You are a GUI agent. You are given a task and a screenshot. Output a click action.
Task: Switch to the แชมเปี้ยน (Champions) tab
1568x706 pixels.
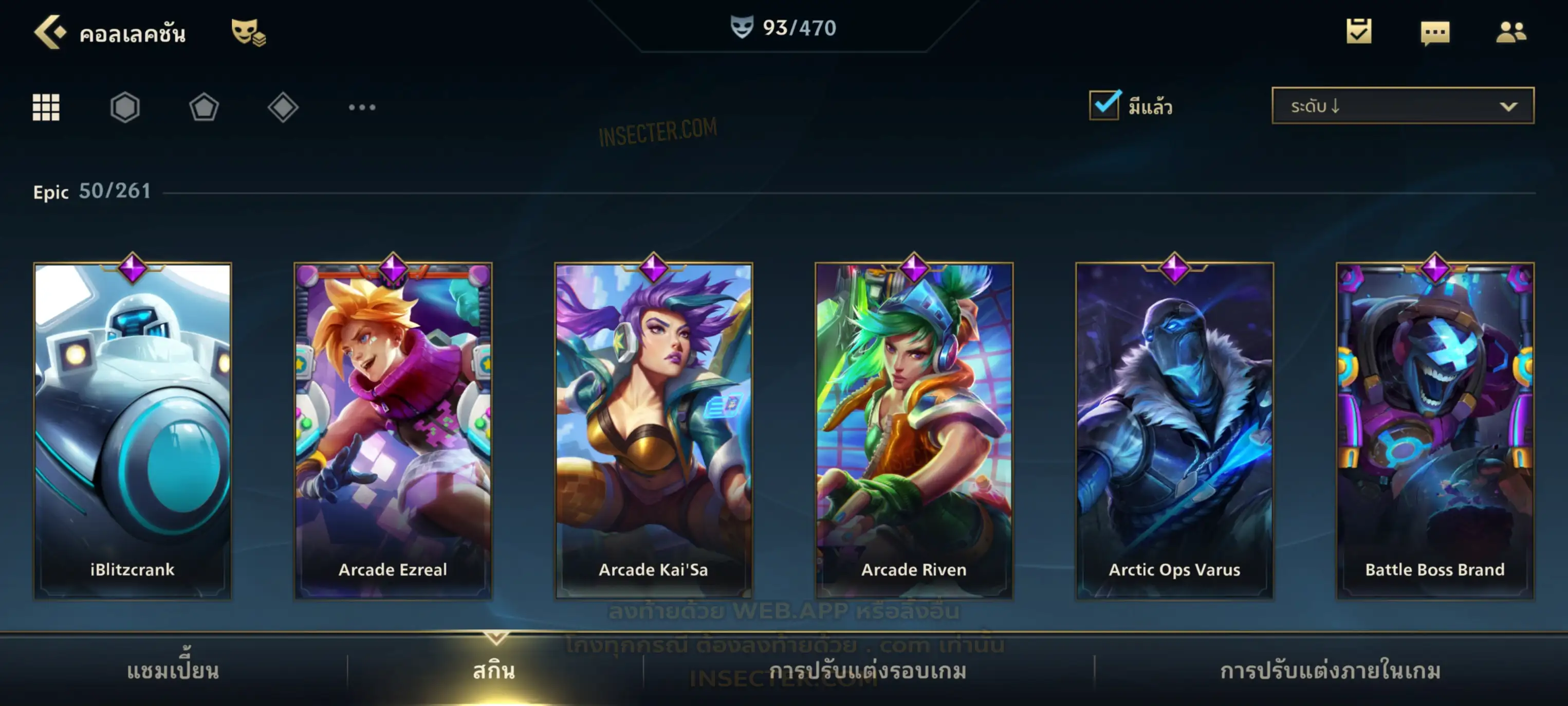point(173,671)
